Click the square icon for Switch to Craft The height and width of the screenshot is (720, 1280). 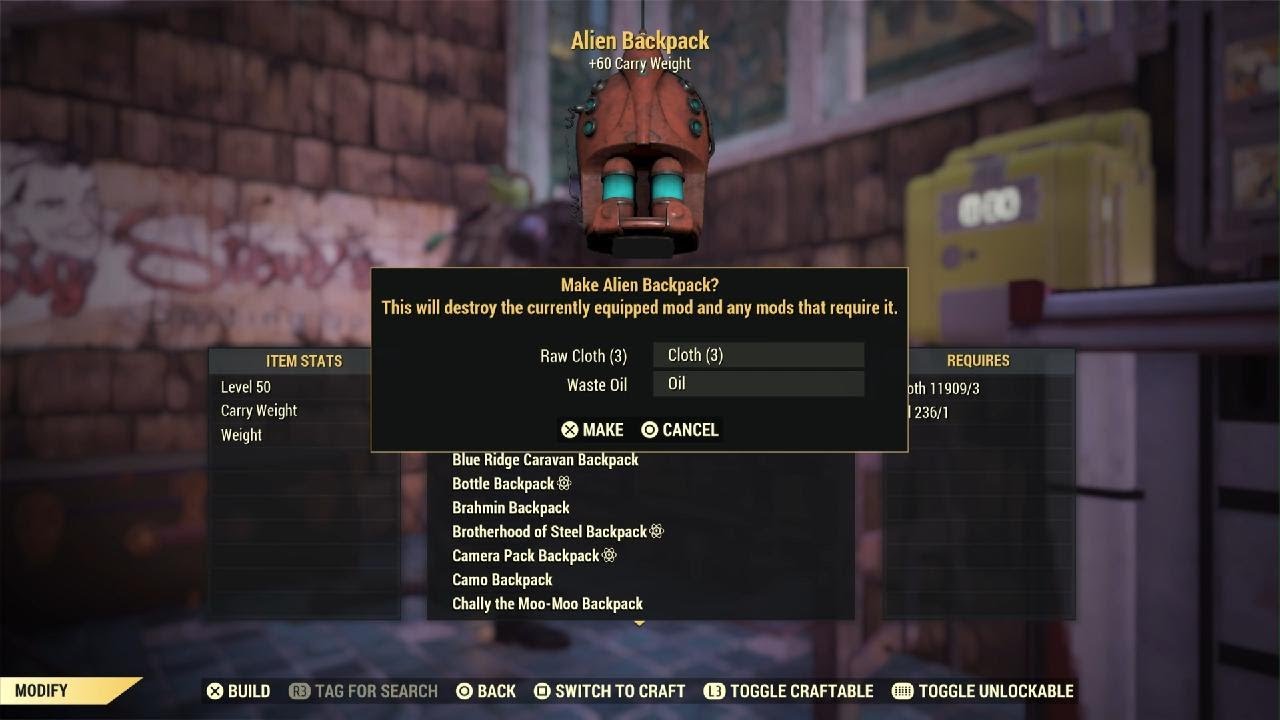pos(541,691)
